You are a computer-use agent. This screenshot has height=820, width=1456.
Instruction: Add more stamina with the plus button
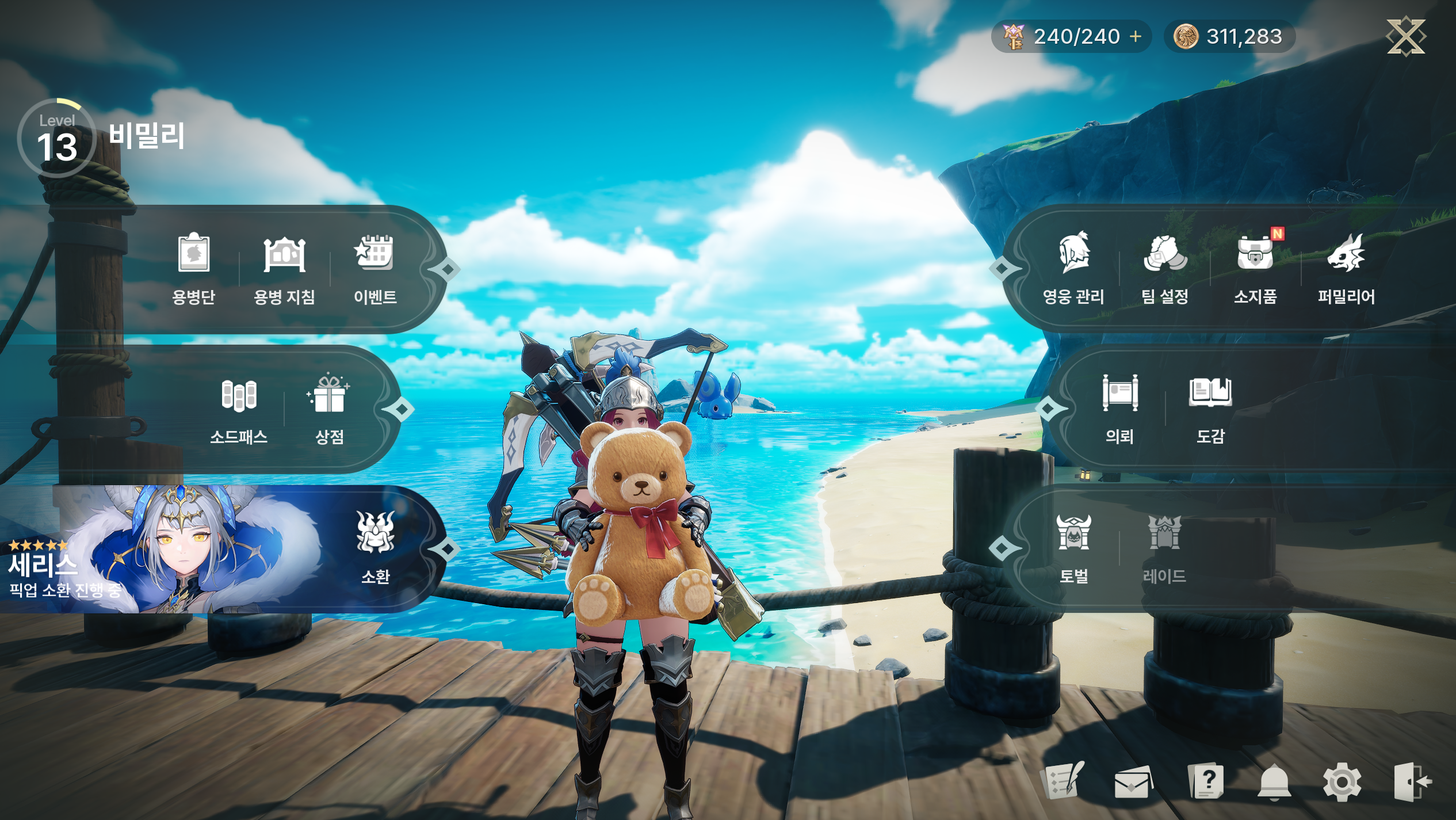(1136, 36)
